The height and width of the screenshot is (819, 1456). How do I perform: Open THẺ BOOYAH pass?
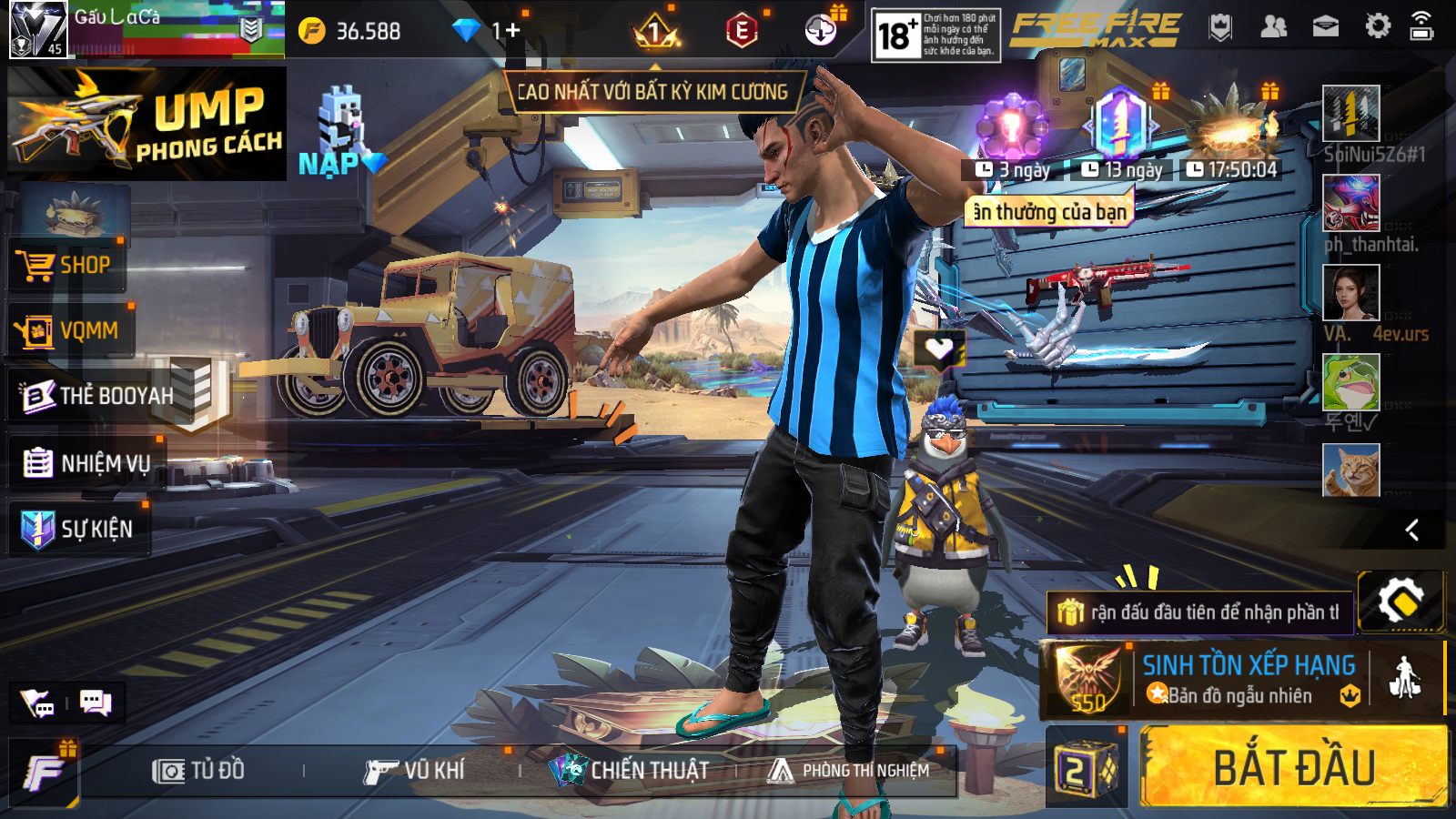pos(98,396)
